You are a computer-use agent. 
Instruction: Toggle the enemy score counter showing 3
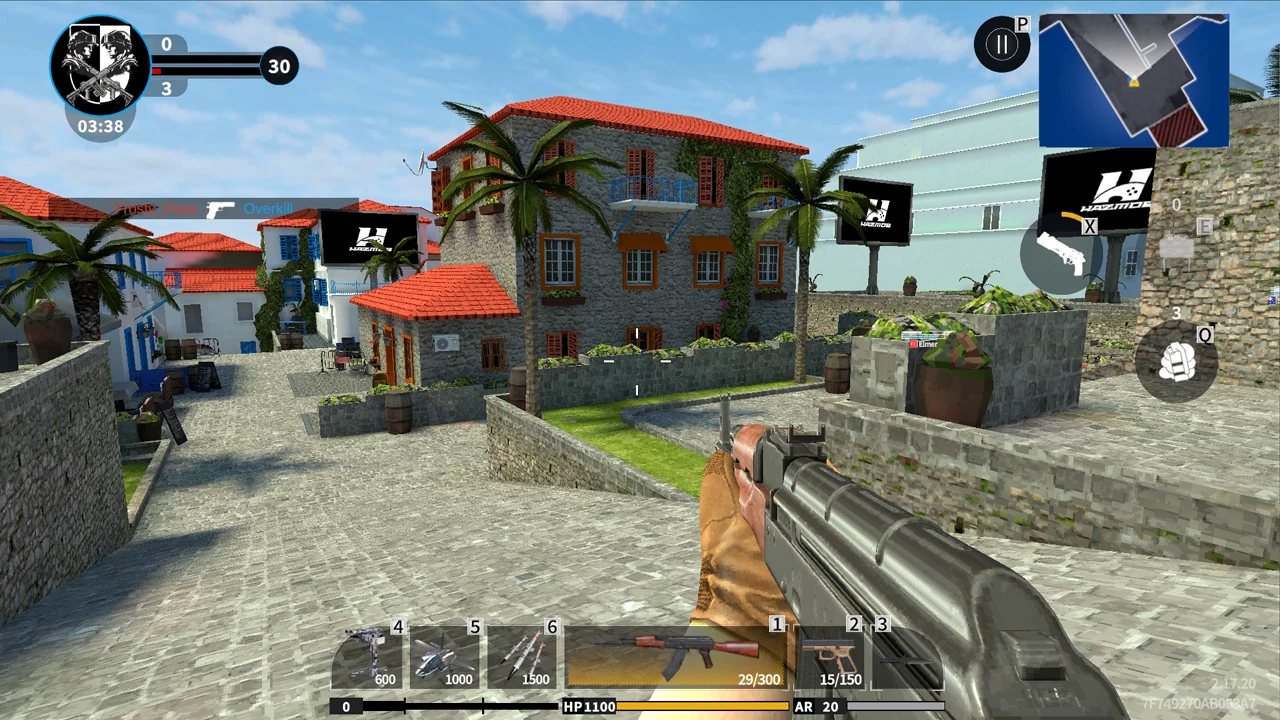pos(166,89)
